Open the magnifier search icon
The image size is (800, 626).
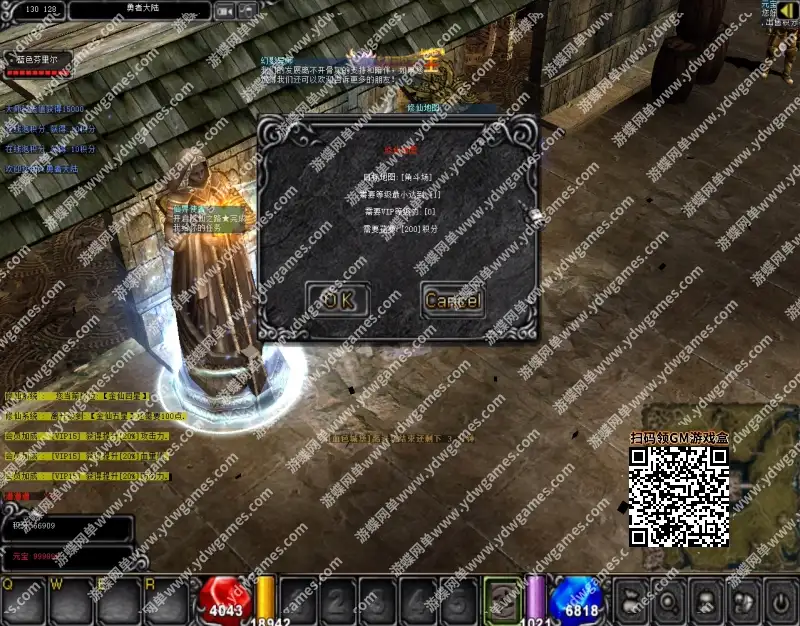(667, 600)
